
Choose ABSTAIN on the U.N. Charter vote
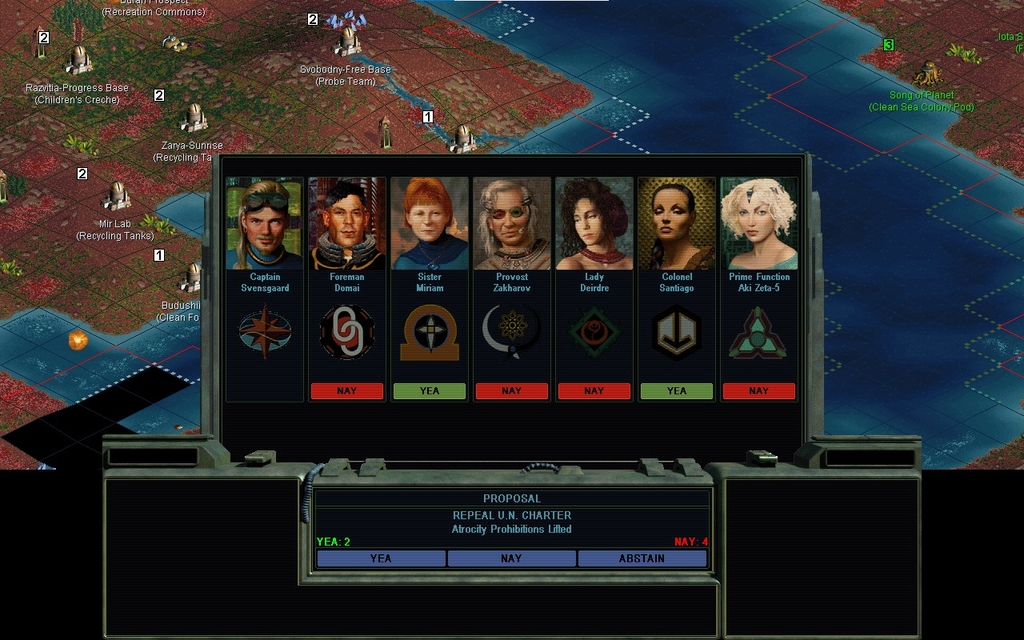642,558
